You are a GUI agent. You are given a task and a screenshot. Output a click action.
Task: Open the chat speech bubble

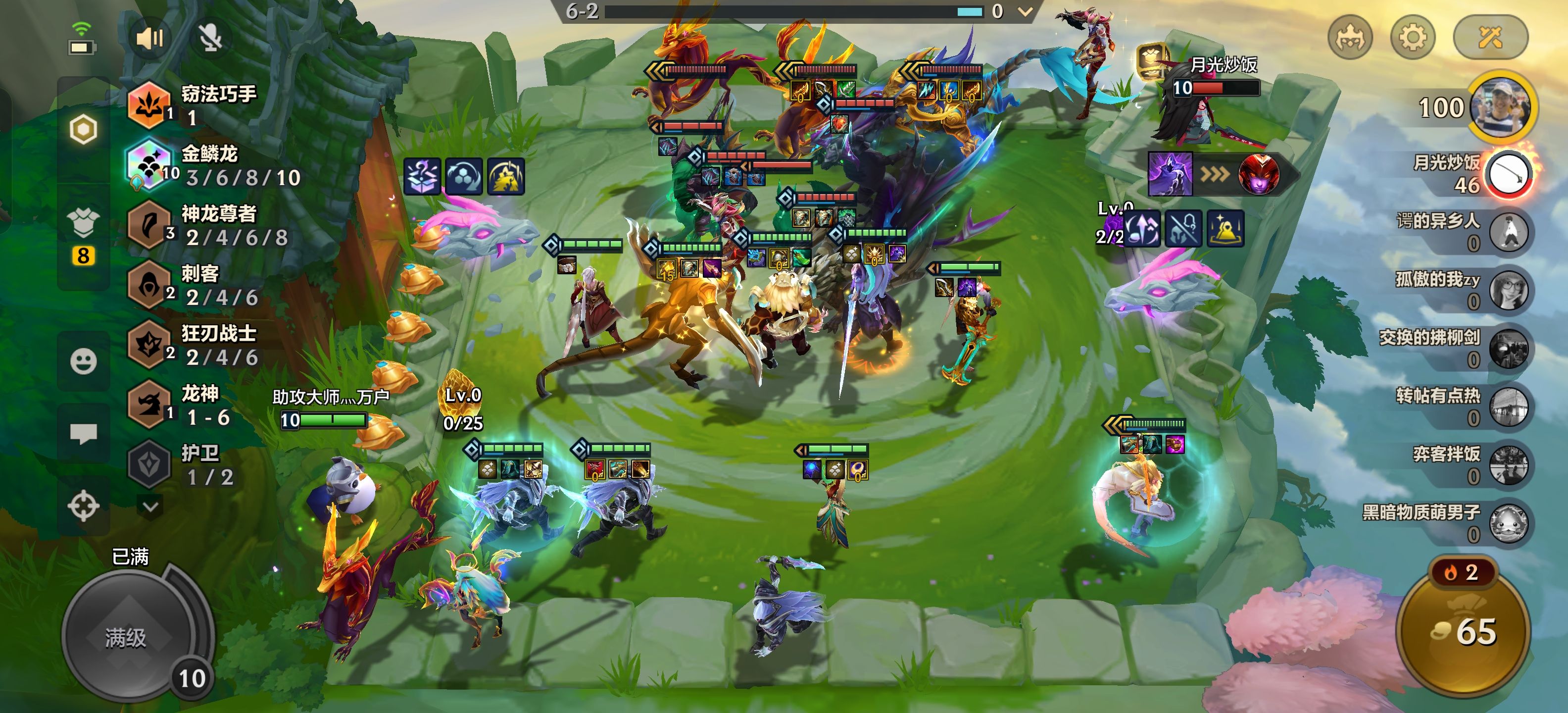[83, 434]
